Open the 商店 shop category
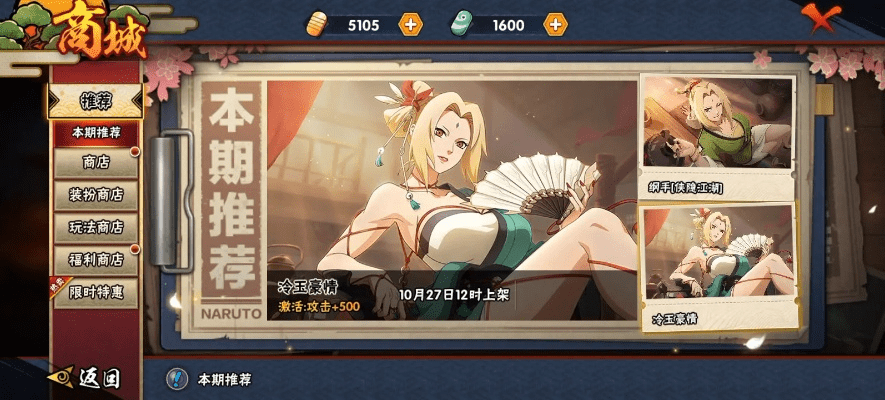Viewport: 885px width, 400px height. click(95, 162)
